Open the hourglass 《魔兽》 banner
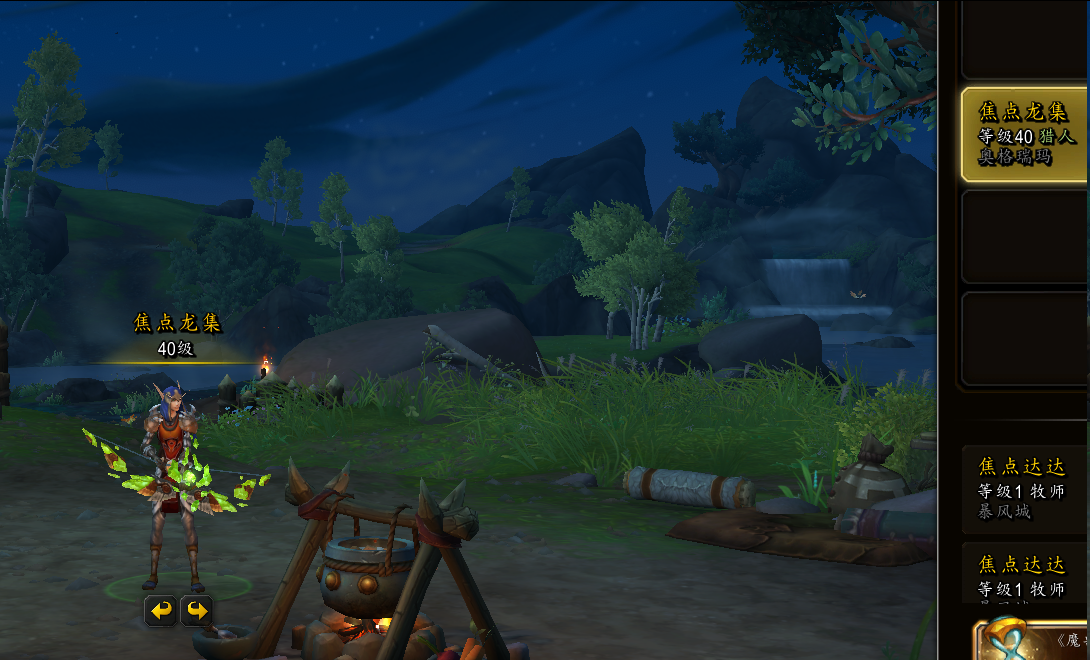 pyautogui.click(x=1030, y=640)
